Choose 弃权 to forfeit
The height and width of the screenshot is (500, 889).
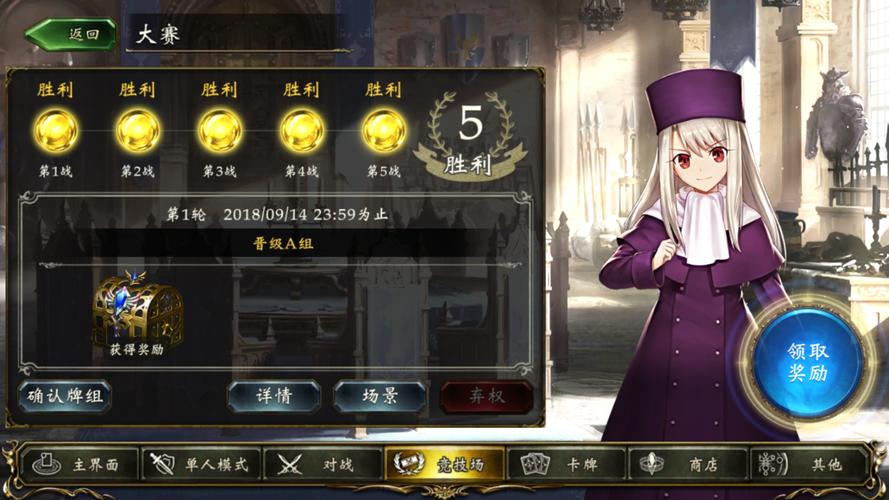[486, 396]
